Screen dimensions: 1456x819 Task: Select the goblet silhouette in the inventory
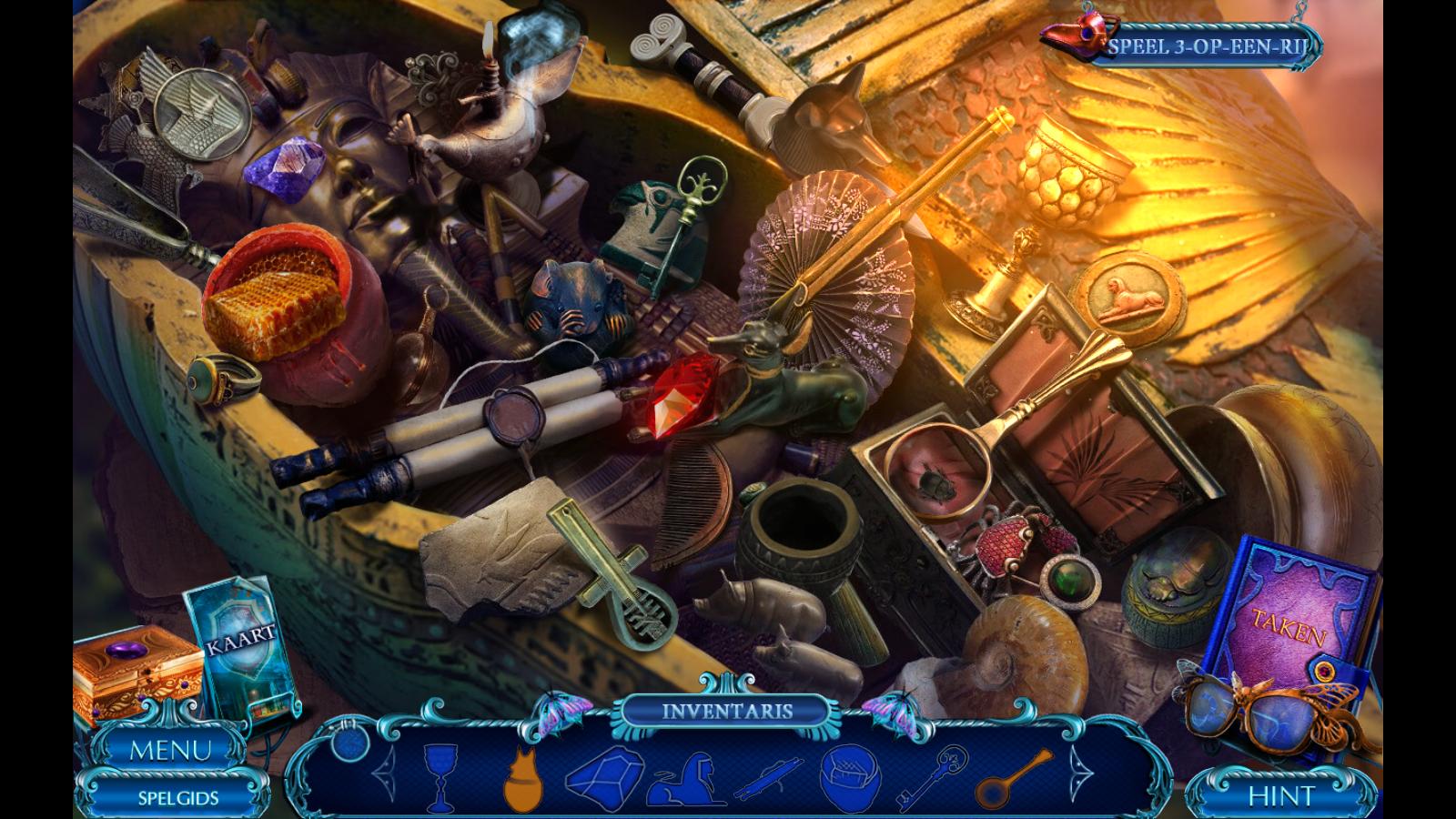tap(440, 775)
